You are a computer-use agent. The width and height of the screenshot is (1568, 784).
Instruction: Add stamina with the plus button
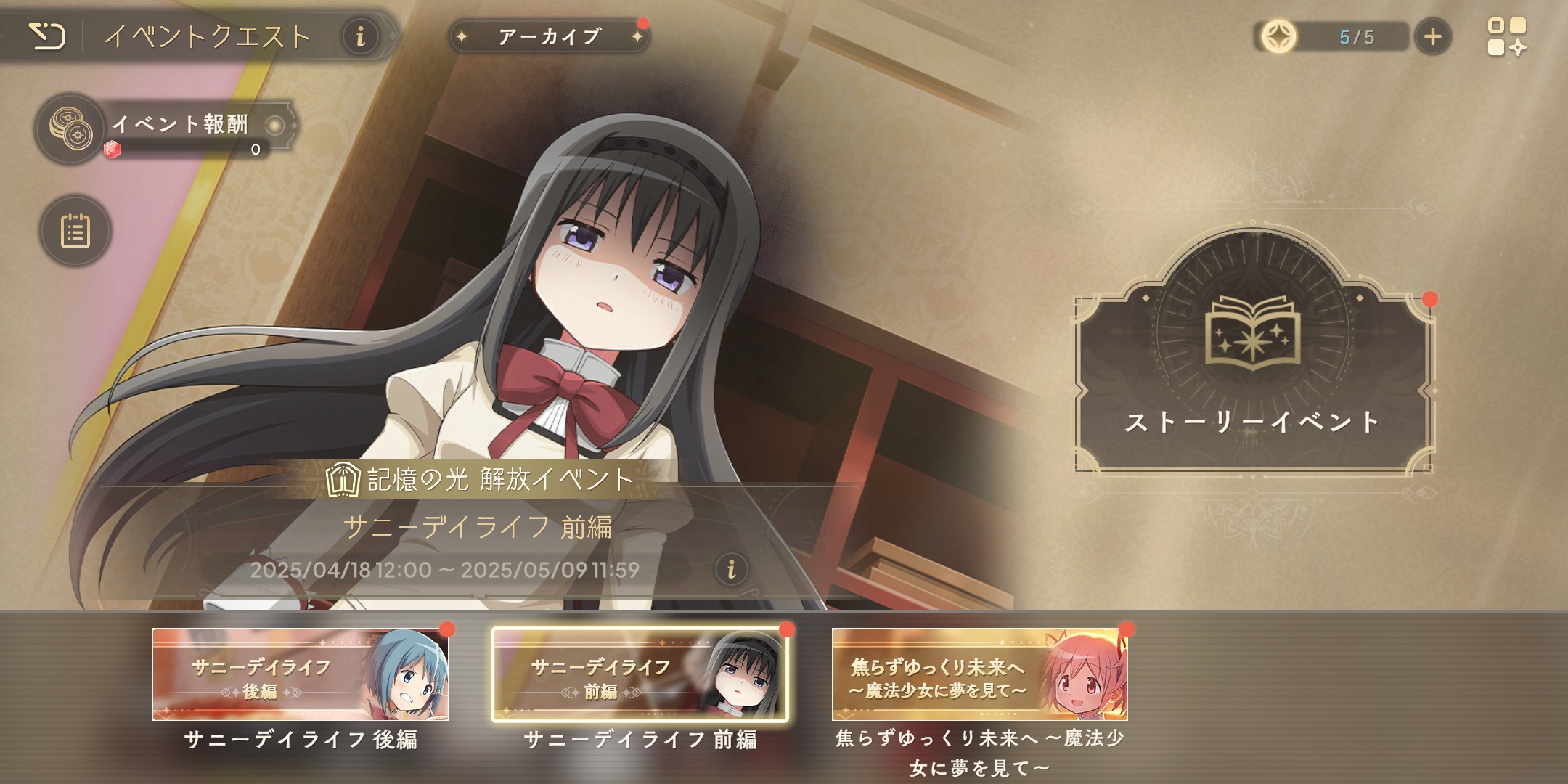1432,37
